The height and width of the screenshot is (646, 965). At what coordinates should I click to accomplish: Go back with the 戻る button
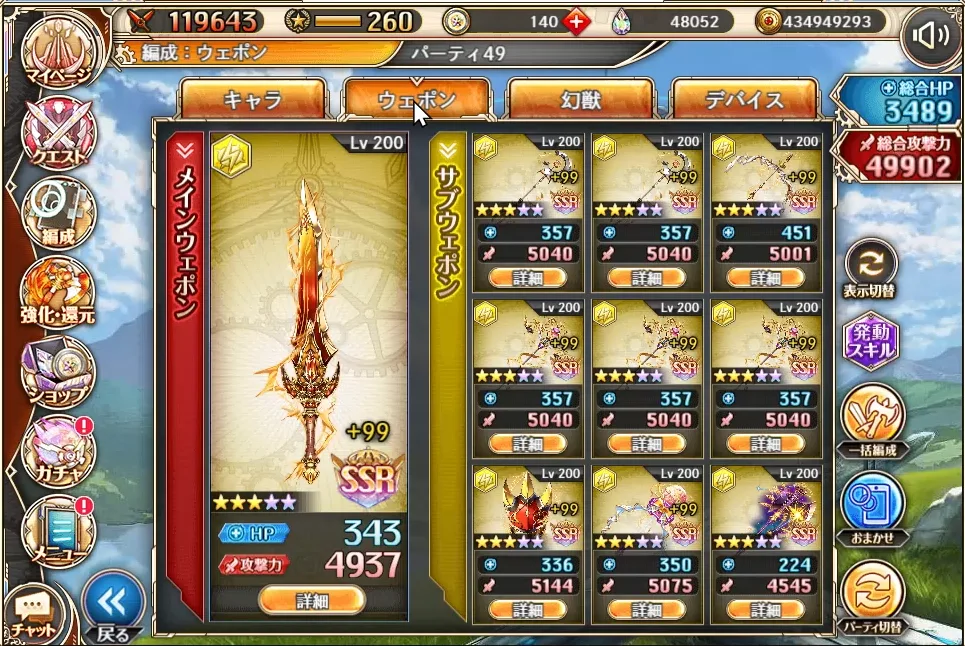pos(112,607)
